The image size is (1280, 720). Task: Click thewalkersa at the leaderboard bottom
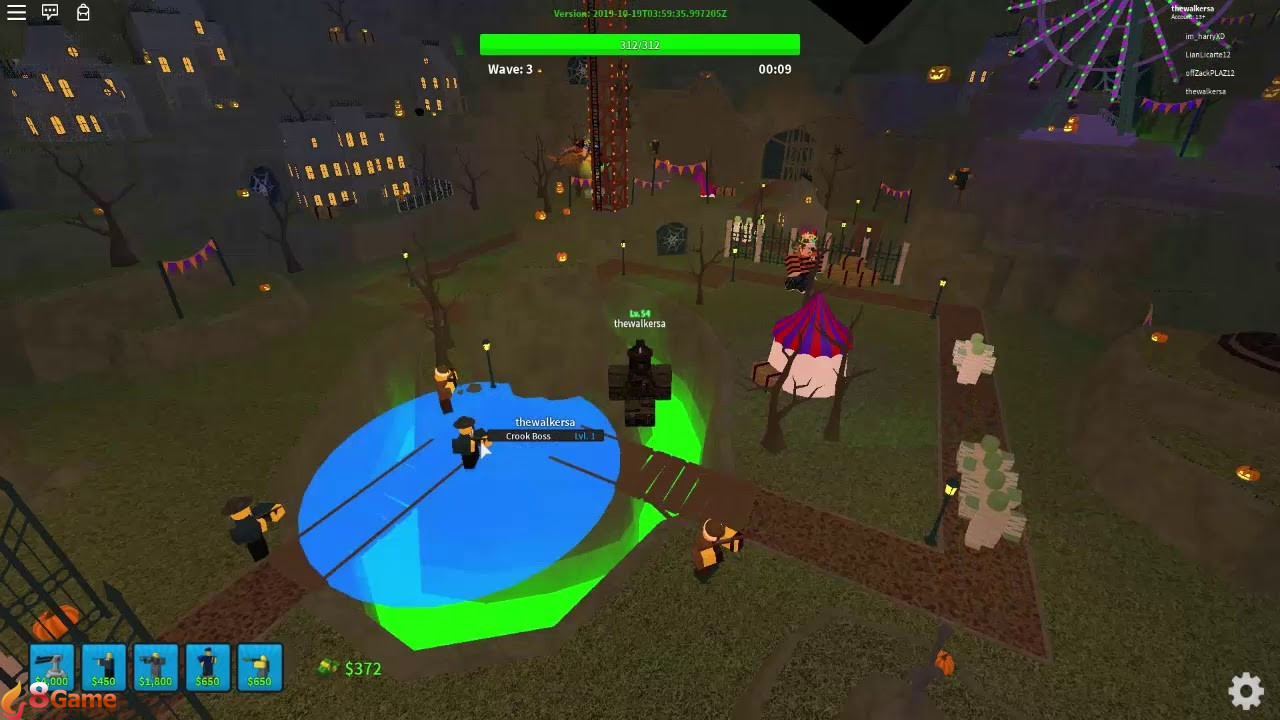pos(1204,91)
